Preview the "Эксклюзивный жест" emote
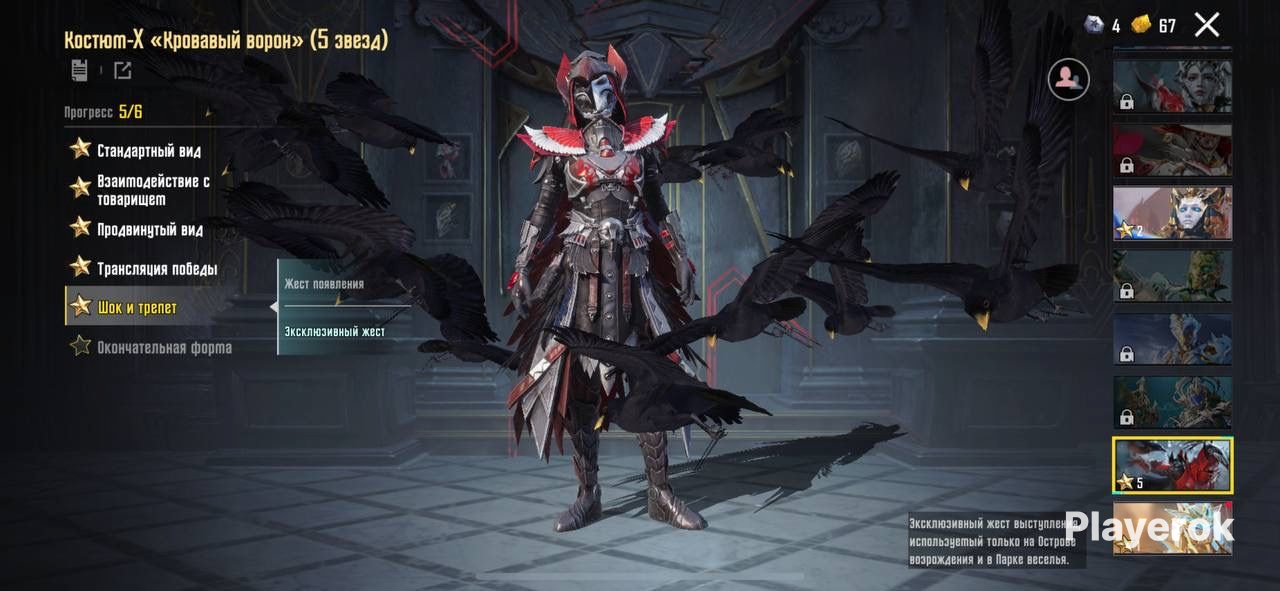 334,331
